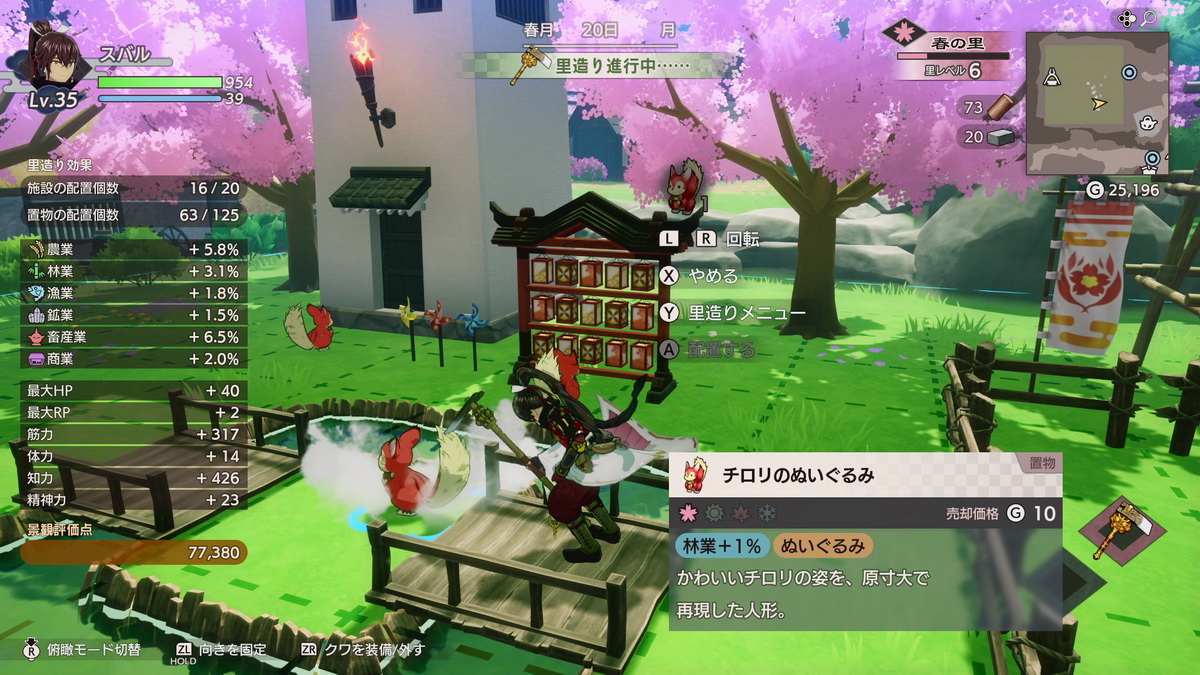Click the 春の里 village badge
The height and width of the screenshot is (675, 1200).
tap(905, 34)
